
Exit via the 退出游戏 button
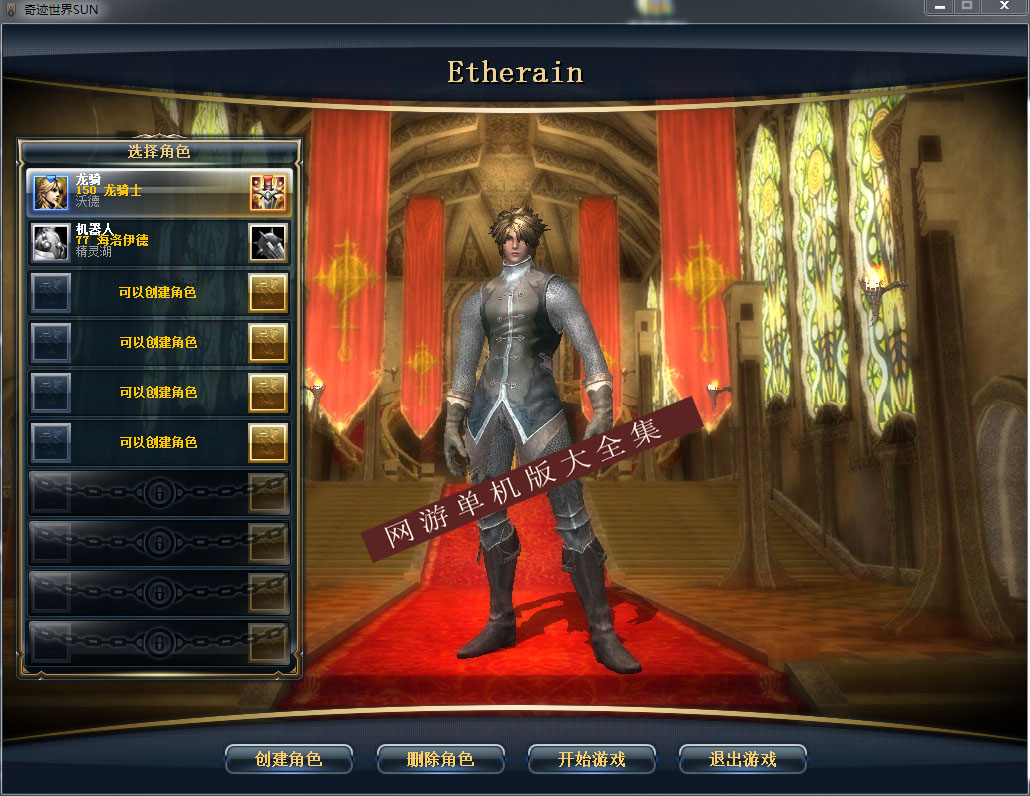(743, 759)
